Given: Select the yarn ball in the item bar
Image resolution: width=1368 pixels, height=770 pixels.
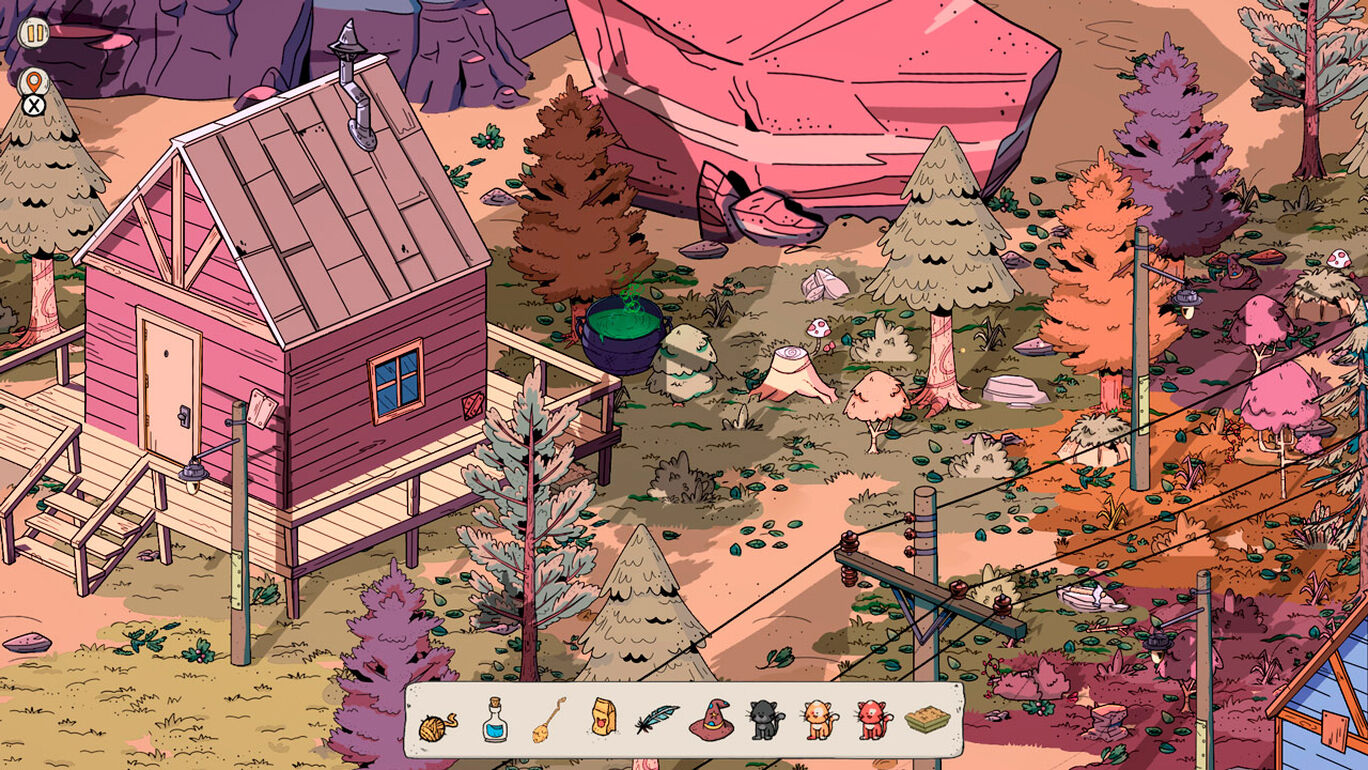Looking at the screenshot, I should pyautogui.click(x=437, y=721).
